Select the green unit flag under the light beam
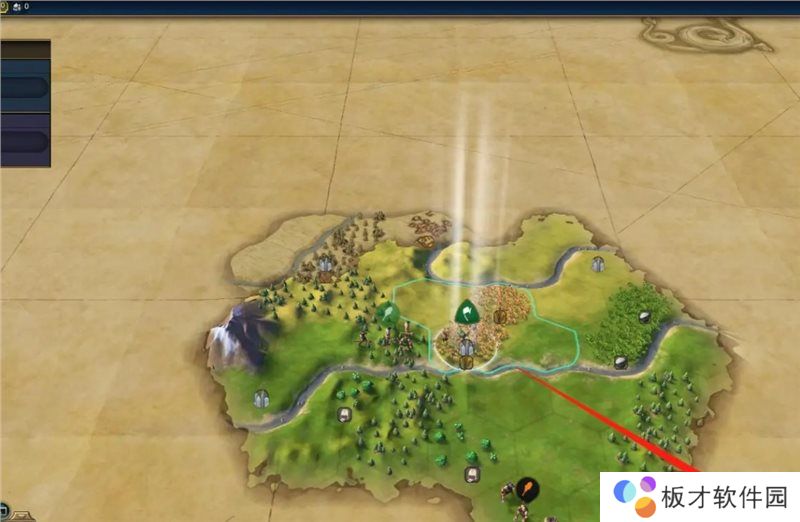Viewport: 800px width, 522px height. click(465, 313)
